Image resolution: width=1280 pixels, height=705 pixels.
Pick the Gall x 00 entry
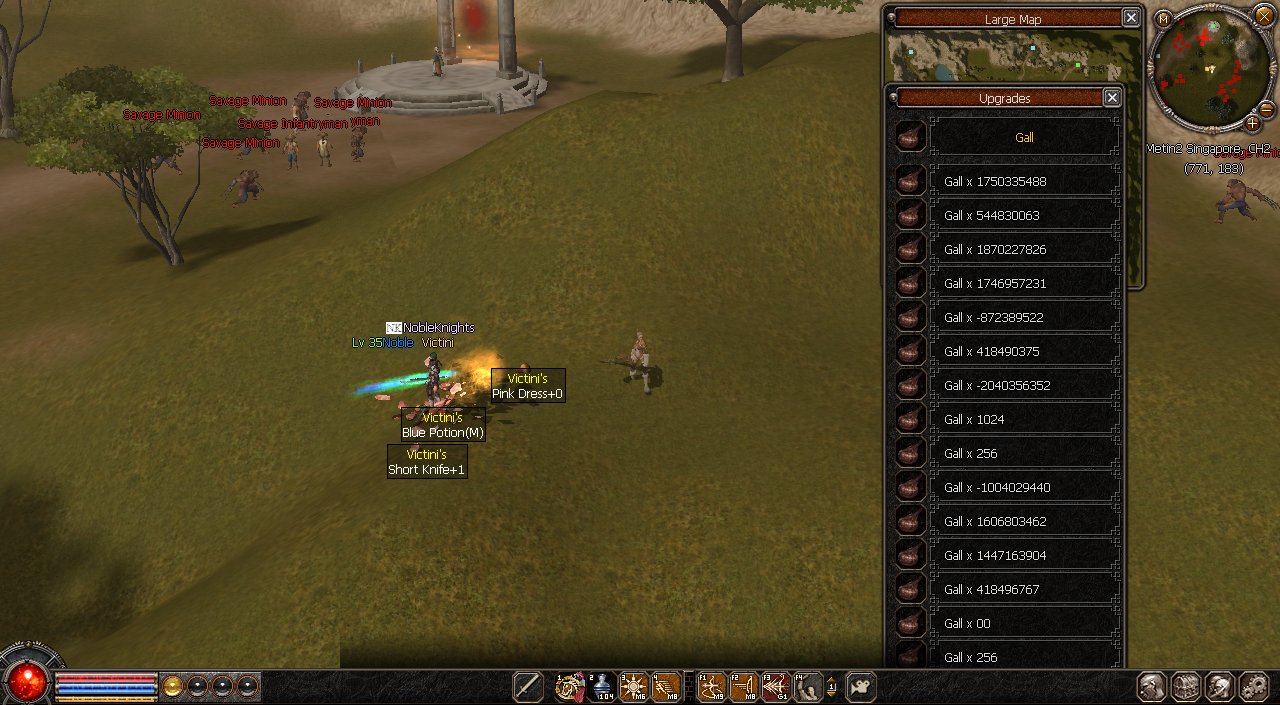point(1024,624)
